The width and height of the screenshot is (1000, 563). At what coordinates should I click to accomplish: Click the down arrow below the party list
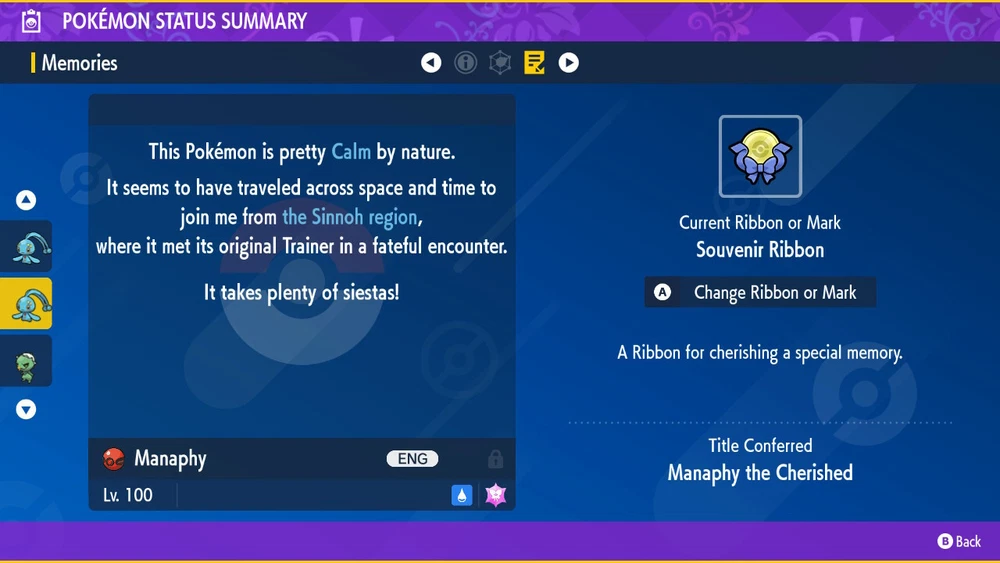tap(26, 409)
